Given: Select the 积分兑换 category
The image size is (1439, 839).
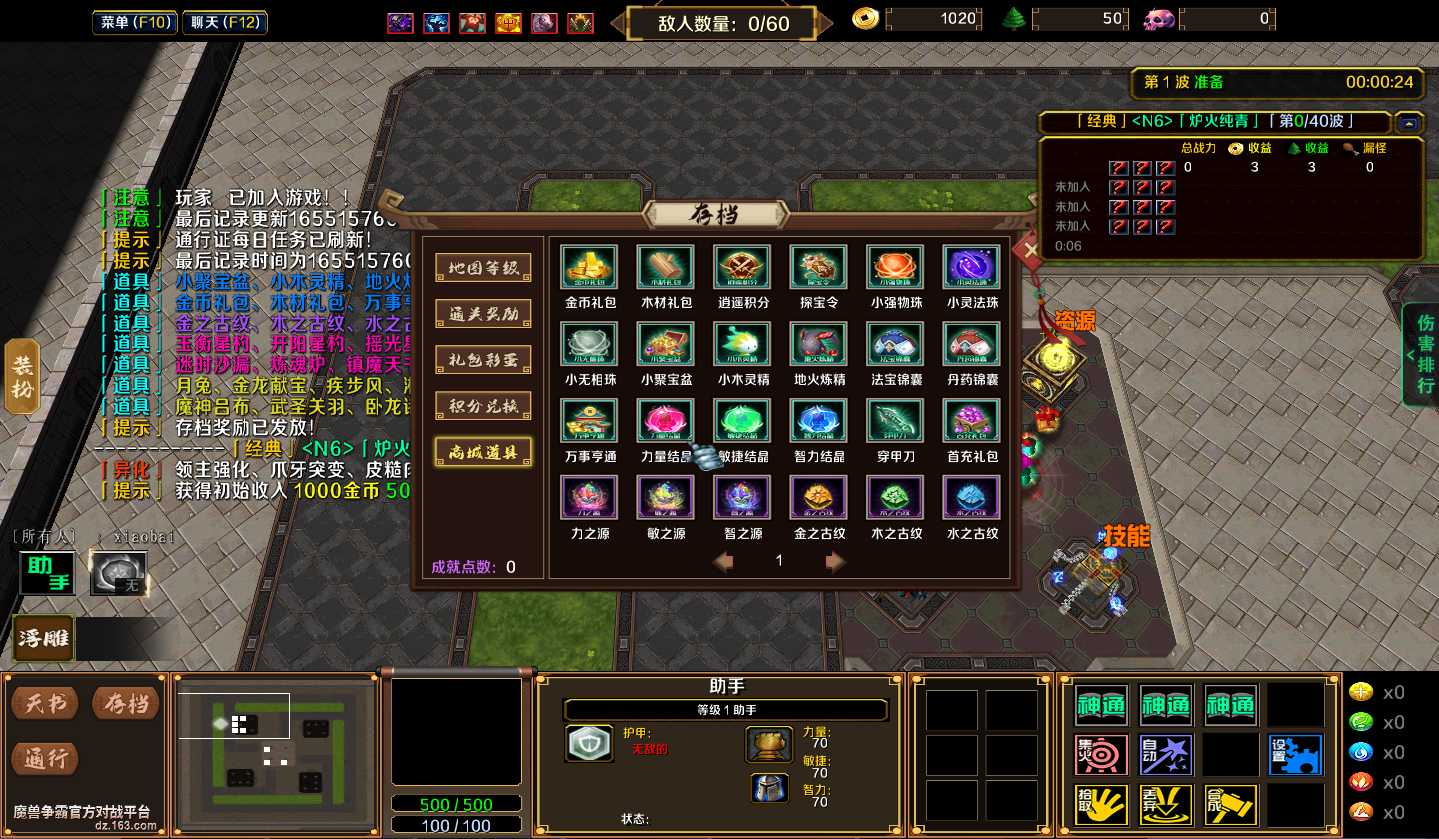Looking at the screenshot, I should click(x=483, y=406).
